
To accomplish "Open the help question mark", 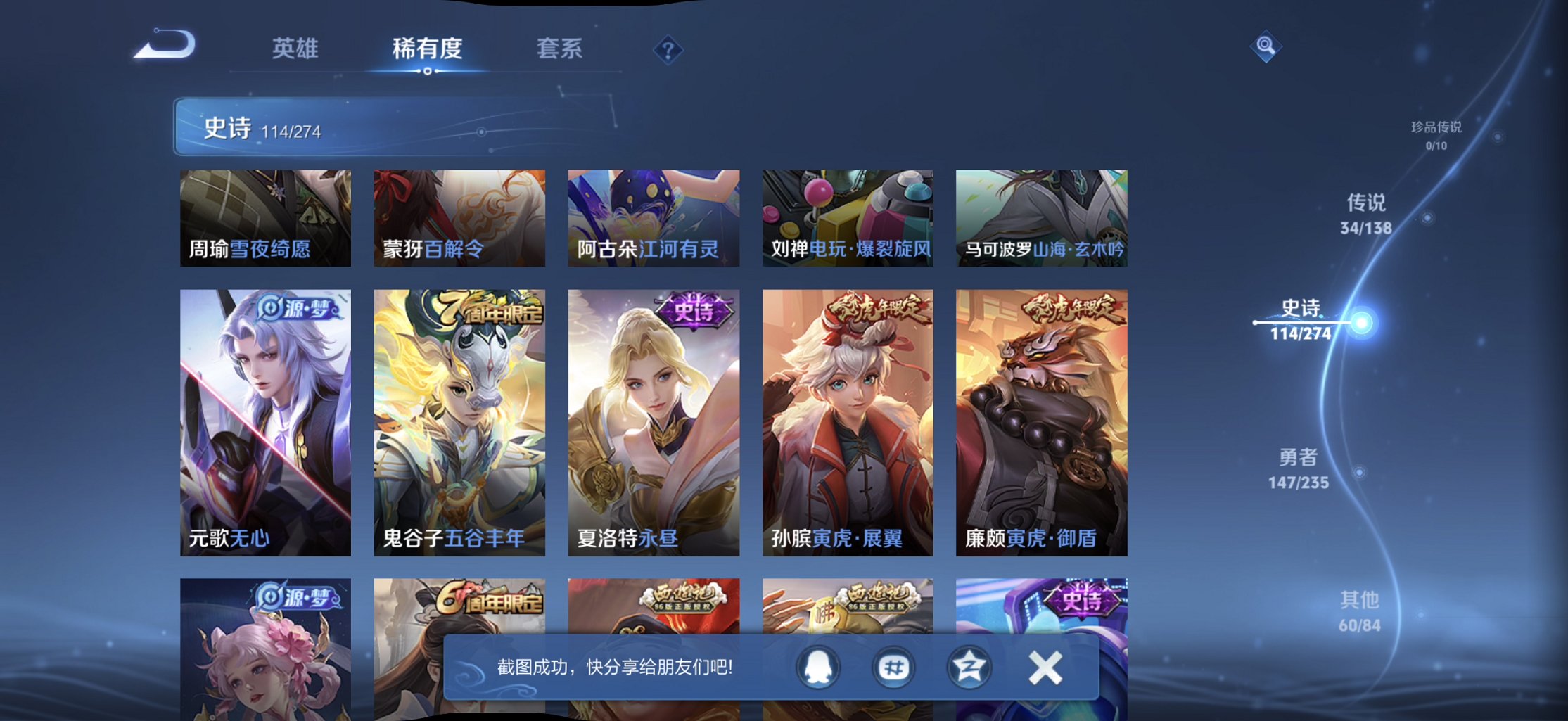I will 668,49.
